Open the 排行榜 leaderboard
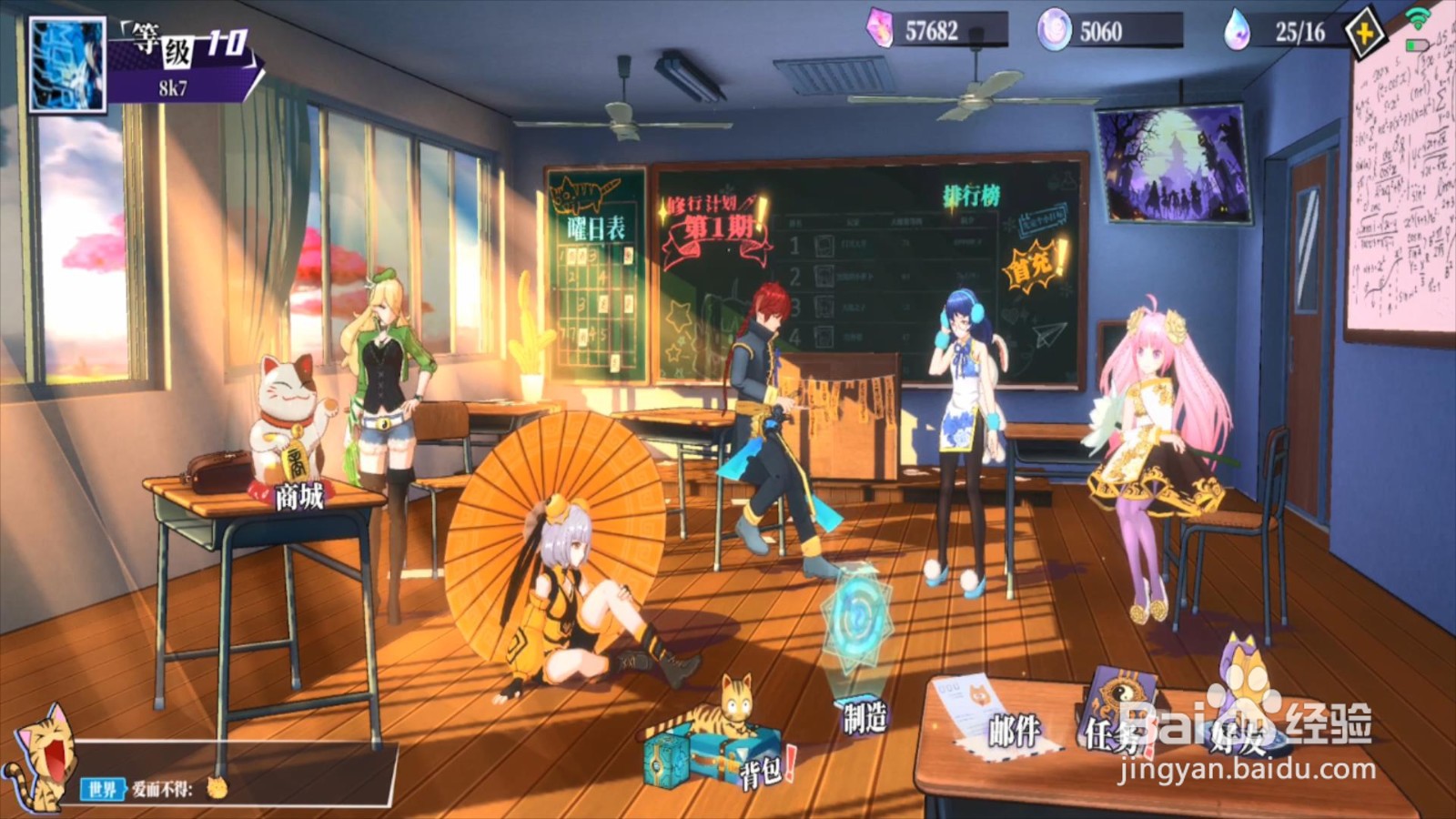This screenshot has width=1456, height=819. pos(971,195)
